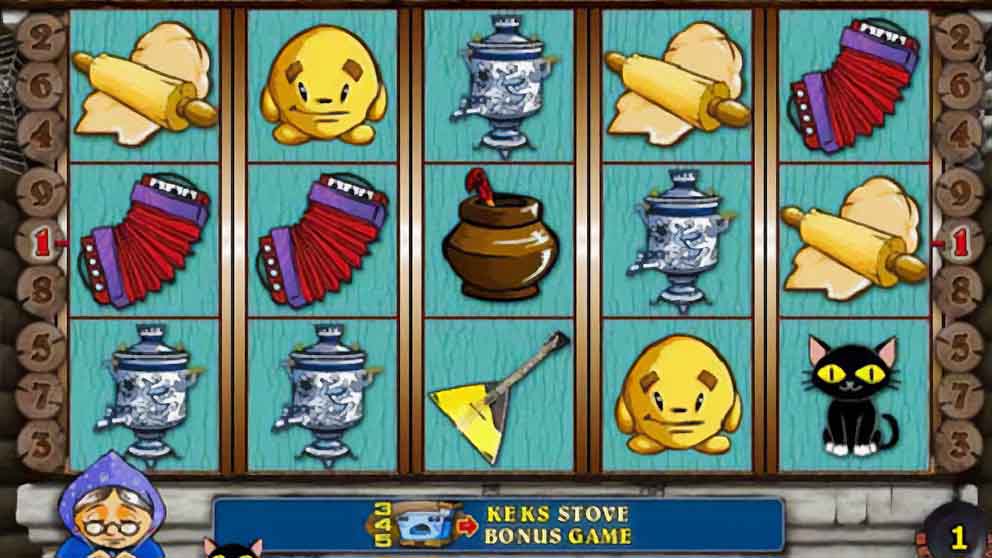The image size is (992, 558).
Task: Click the Keks Stove Bonus Game banner
Action: point(498,524)
